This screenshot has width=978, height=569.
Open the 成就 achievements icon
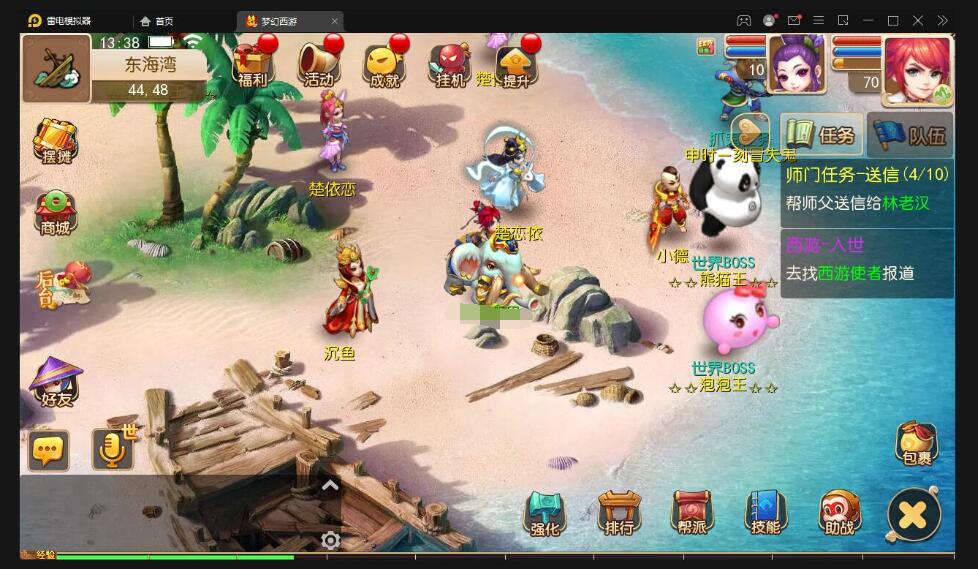(385, 63)
